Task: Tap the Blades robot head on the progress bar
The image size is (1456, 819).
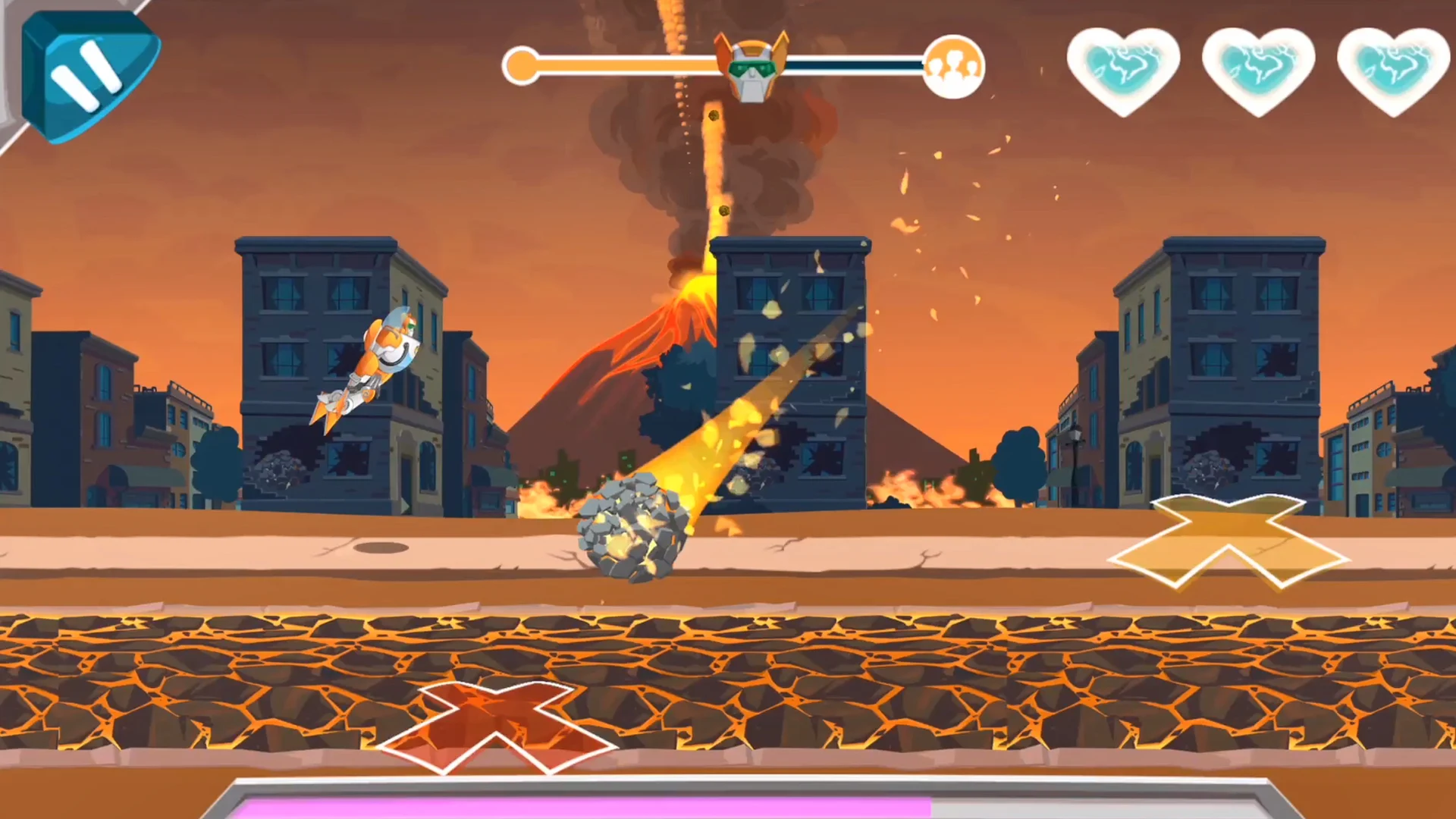Action: (753, 67)
